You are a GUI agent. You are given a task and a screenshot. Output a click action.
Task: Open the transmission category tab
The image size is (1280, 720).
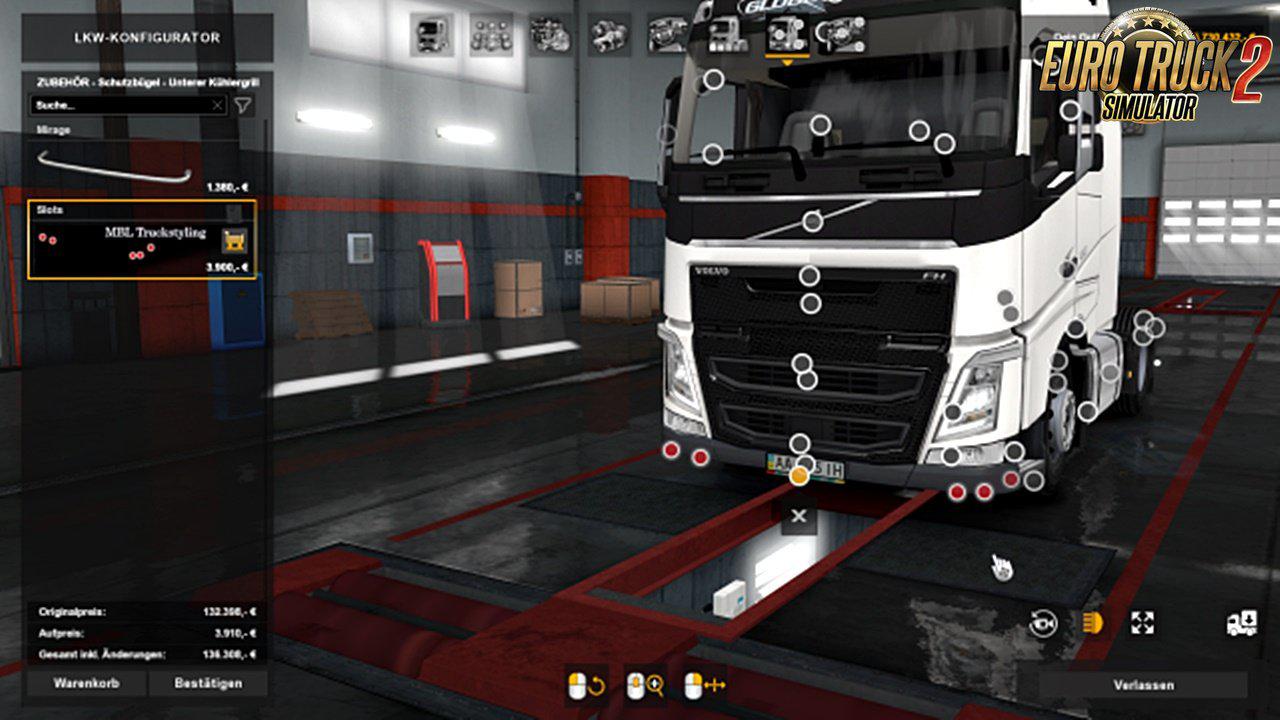[x=609, y=35]
